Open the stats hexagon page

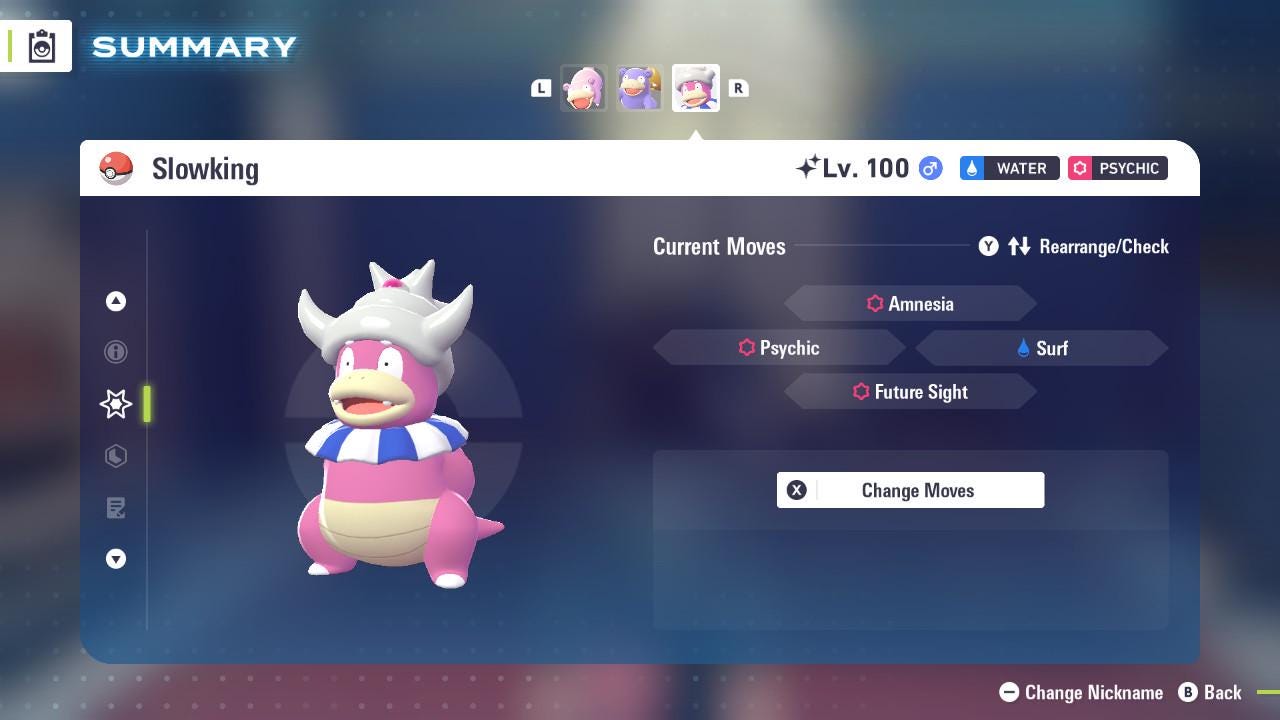pos(116,456)
